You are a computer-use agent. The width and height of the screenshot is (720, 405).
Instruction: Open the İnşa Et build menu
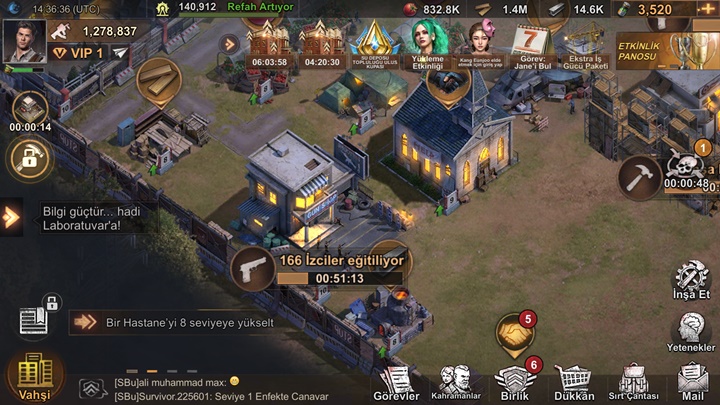[x=691, y=282]
